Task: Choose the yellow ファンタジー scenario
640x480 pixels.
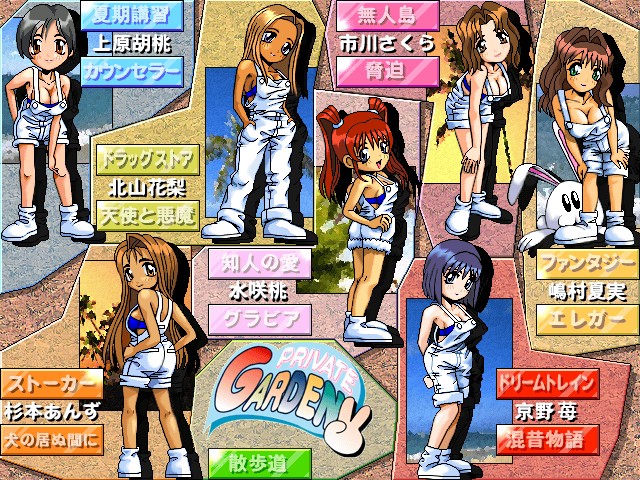Action: click(586, 265)
